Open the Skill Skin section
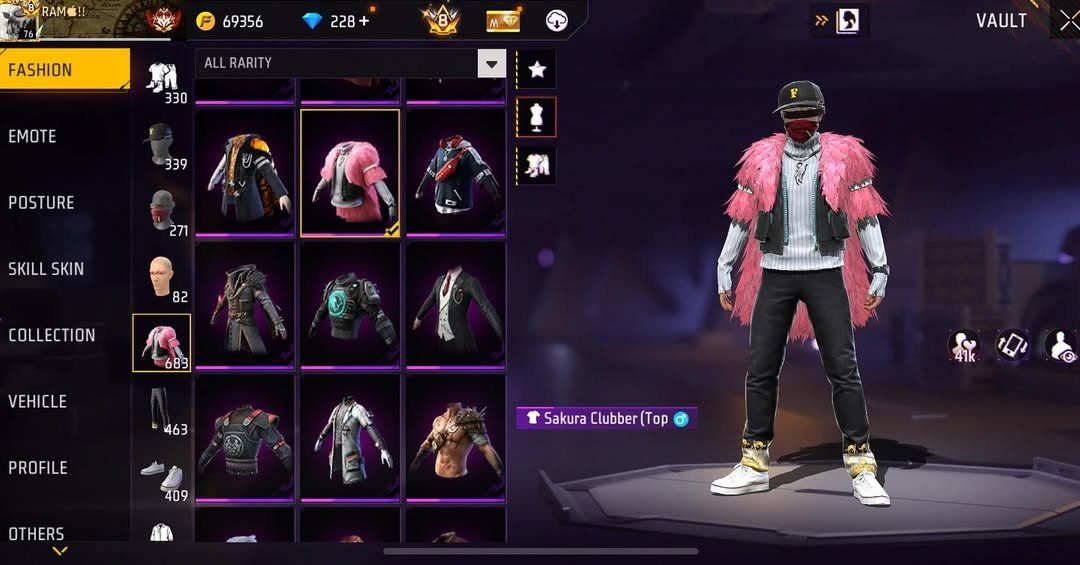The image size is (1080, 565). [x=46, y=269]
